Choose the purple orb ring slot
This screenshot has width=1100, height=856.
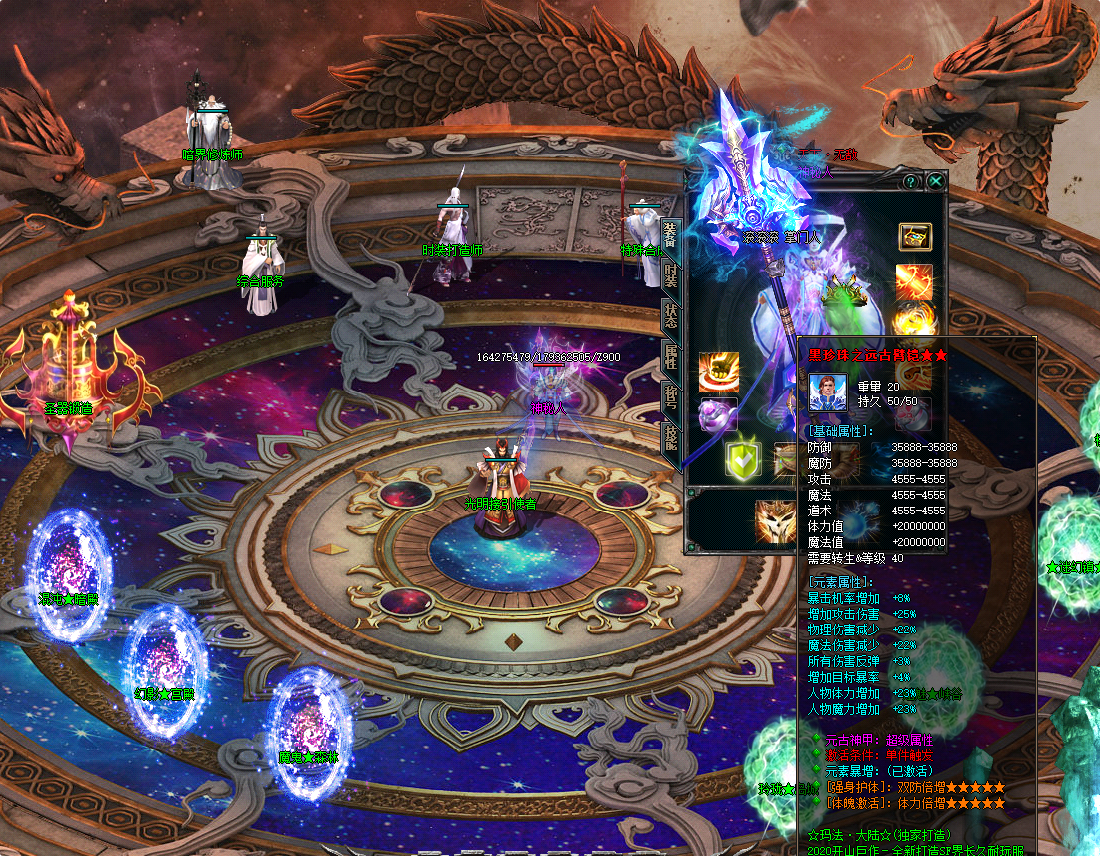pos(718,414)
